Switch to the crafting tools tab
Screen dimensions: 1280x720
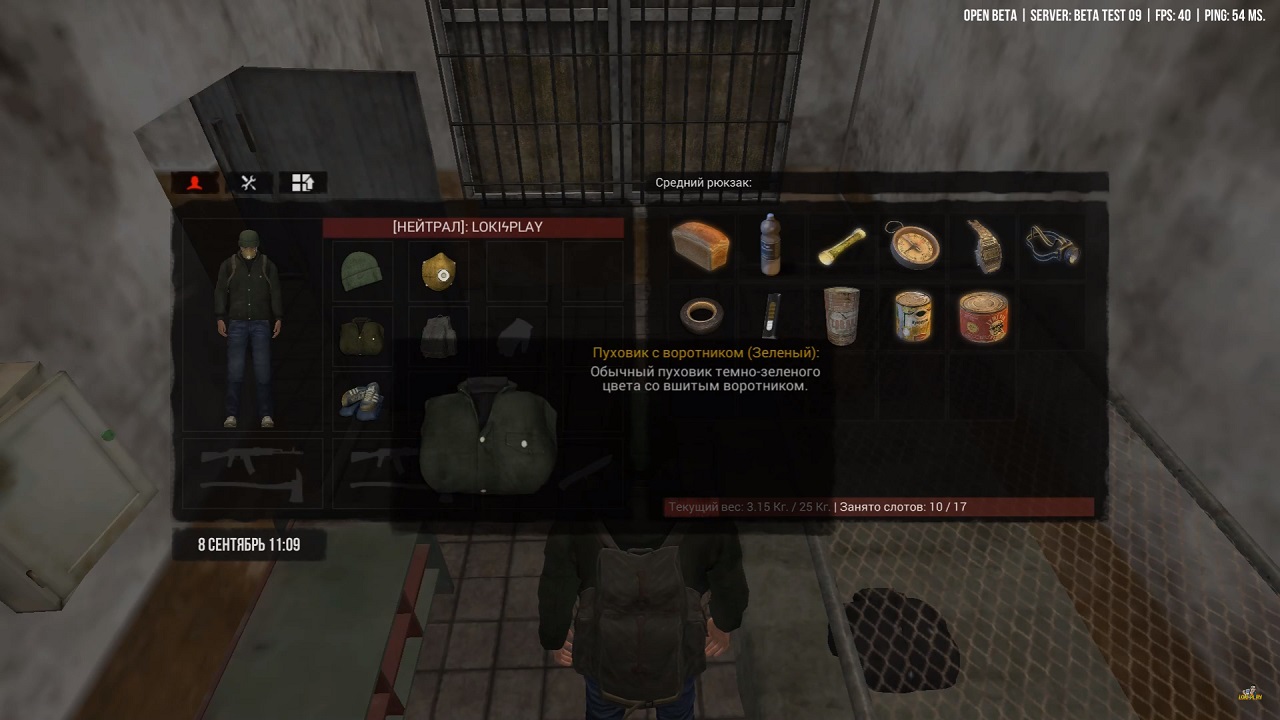coord(249,183)
